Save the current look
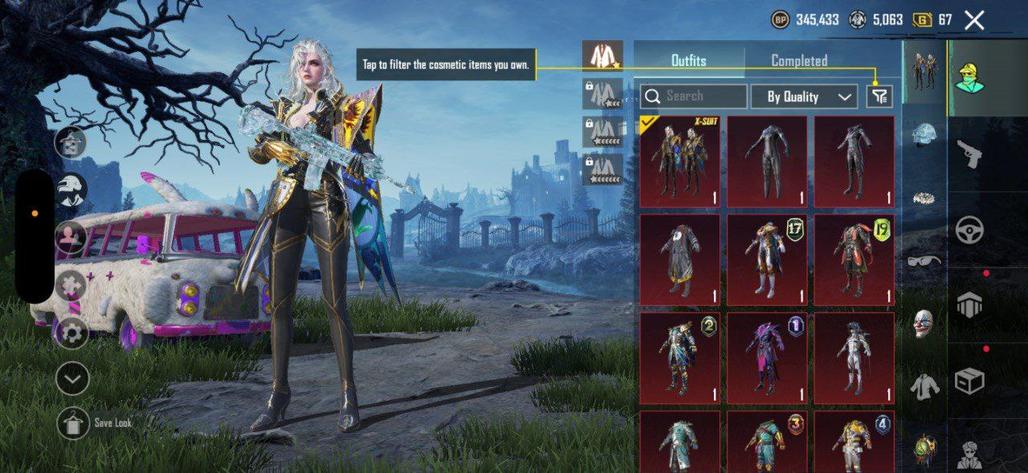 click(x=74, y=422)
